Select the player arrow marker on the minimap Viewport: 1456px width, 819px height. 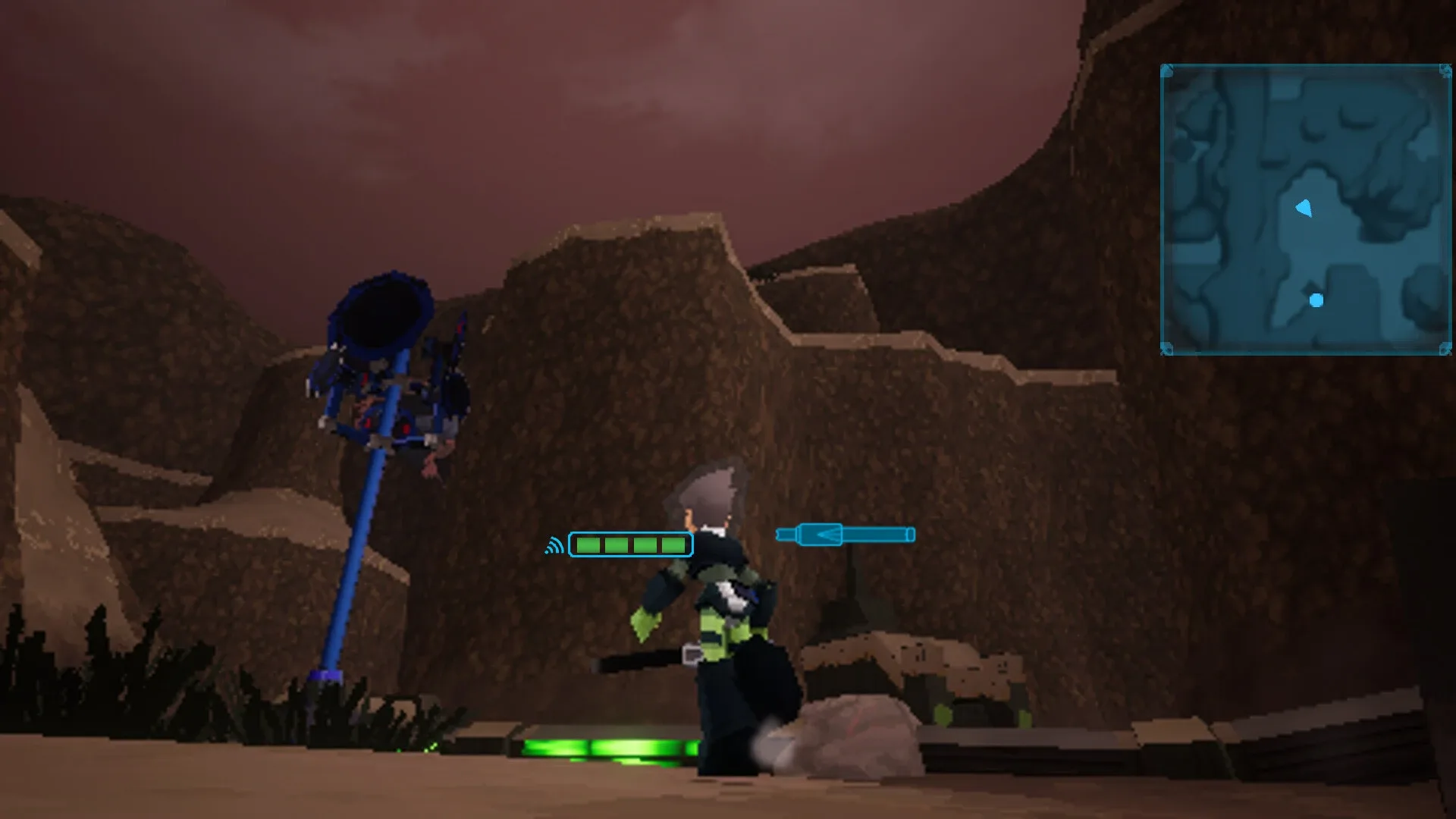pyautogui.click(x=1301, y=208)
